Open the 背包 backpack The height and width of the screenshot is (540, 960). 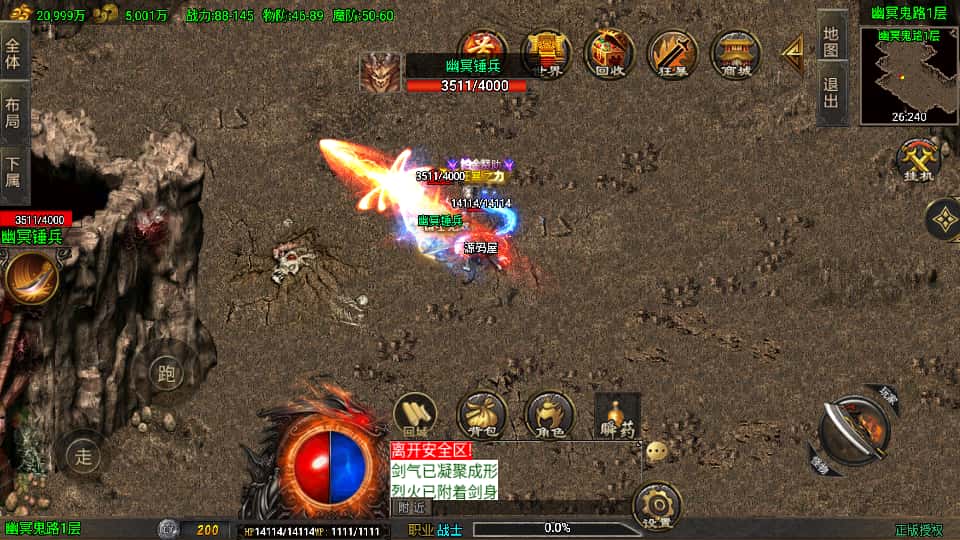pyautogui.click(x=482, y=415)
